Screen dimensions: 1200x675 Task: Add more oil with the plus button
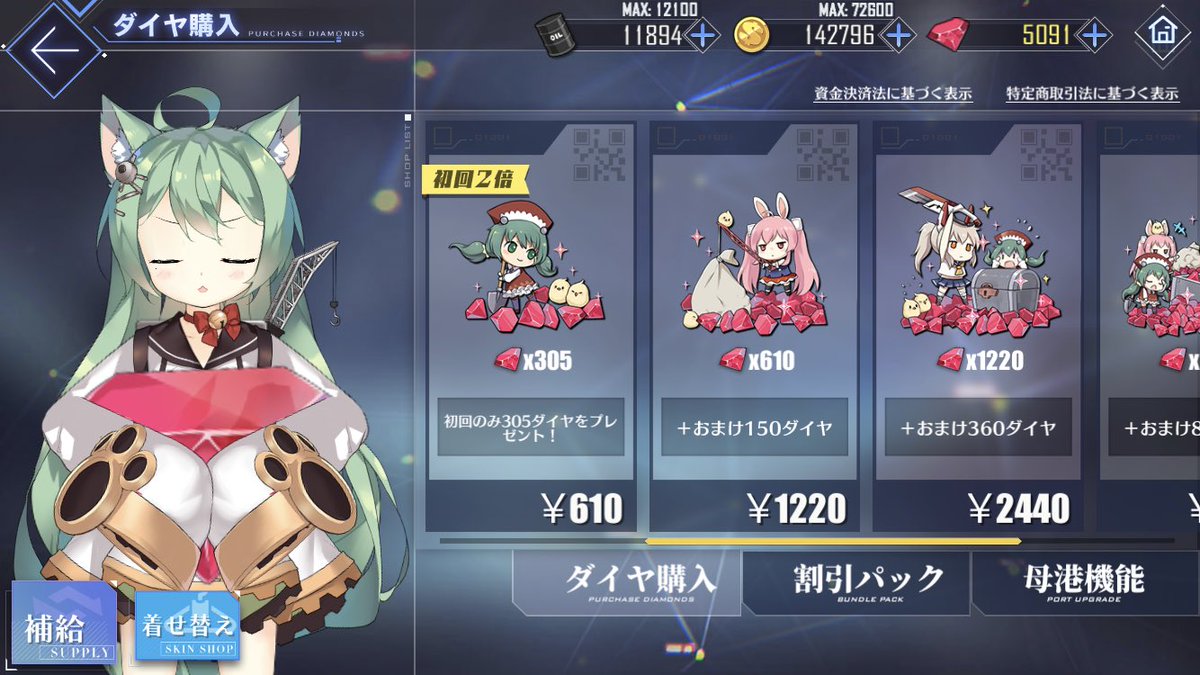703,36
